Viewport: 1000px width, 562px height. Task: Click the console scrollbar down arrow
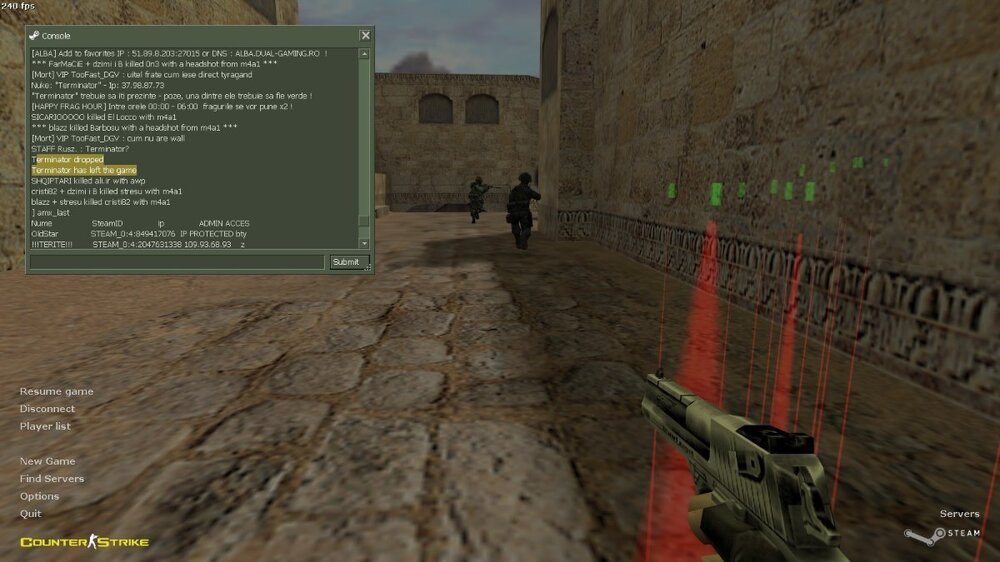pos(364,243)
